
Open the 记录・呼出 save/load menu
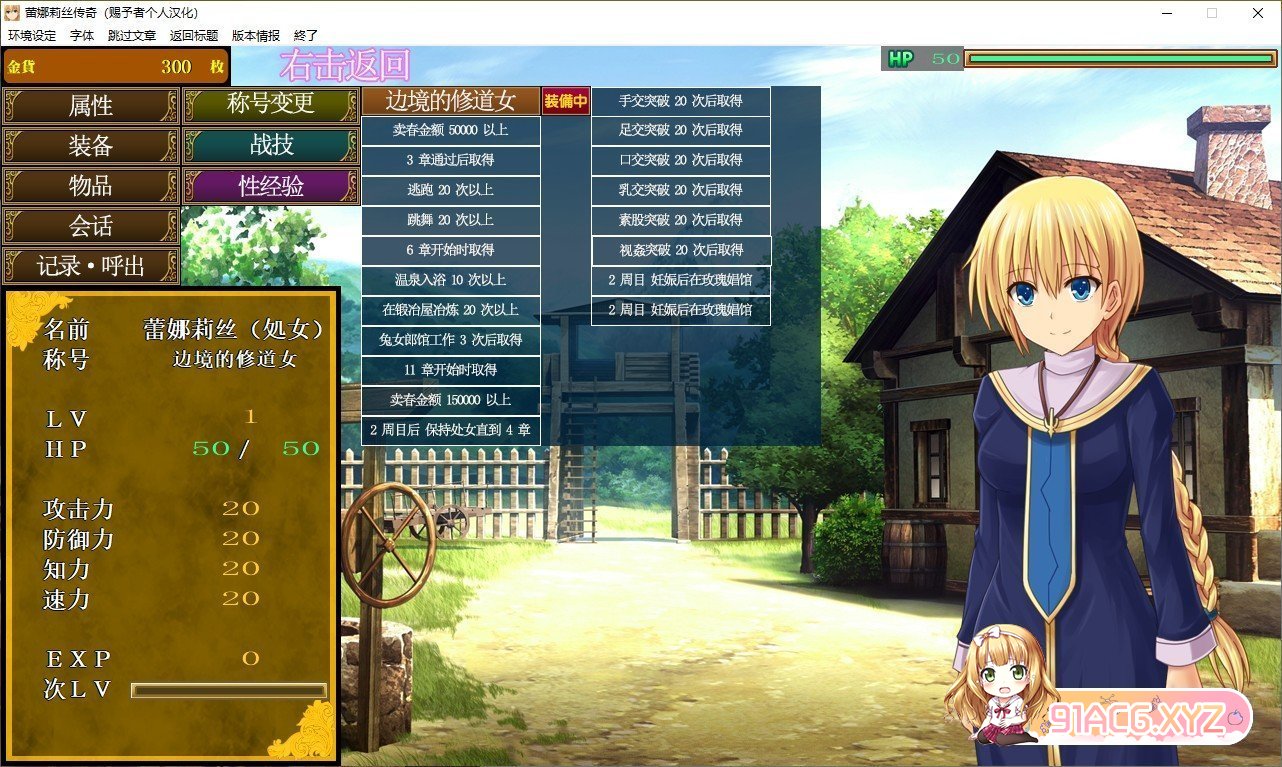tap(90, 266)
